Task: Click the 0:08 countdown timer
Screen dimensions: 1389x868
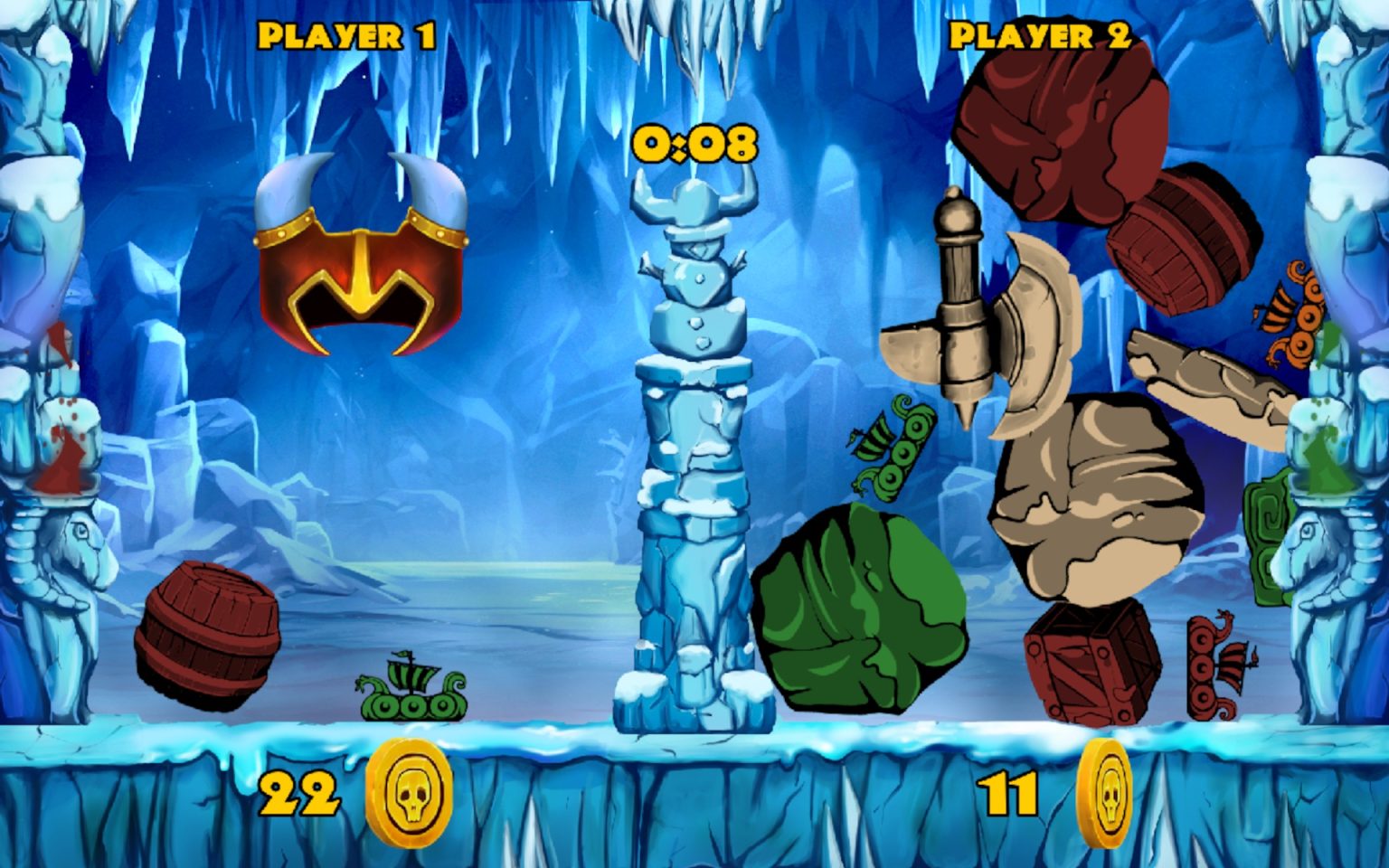Action: point(694,143)
